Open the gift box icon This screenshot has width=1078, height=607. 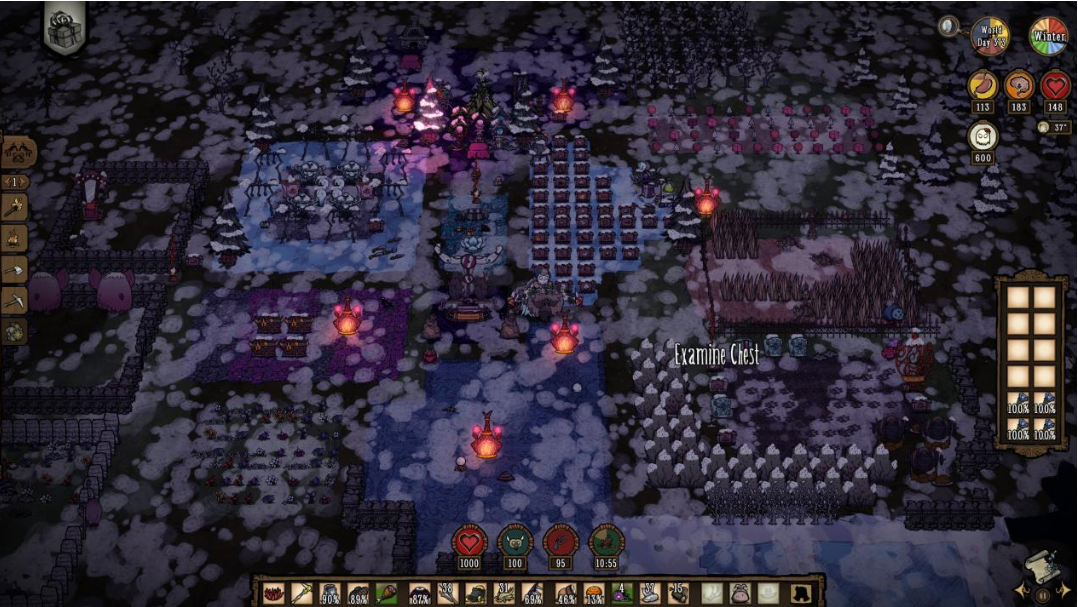tap(62, 25)
